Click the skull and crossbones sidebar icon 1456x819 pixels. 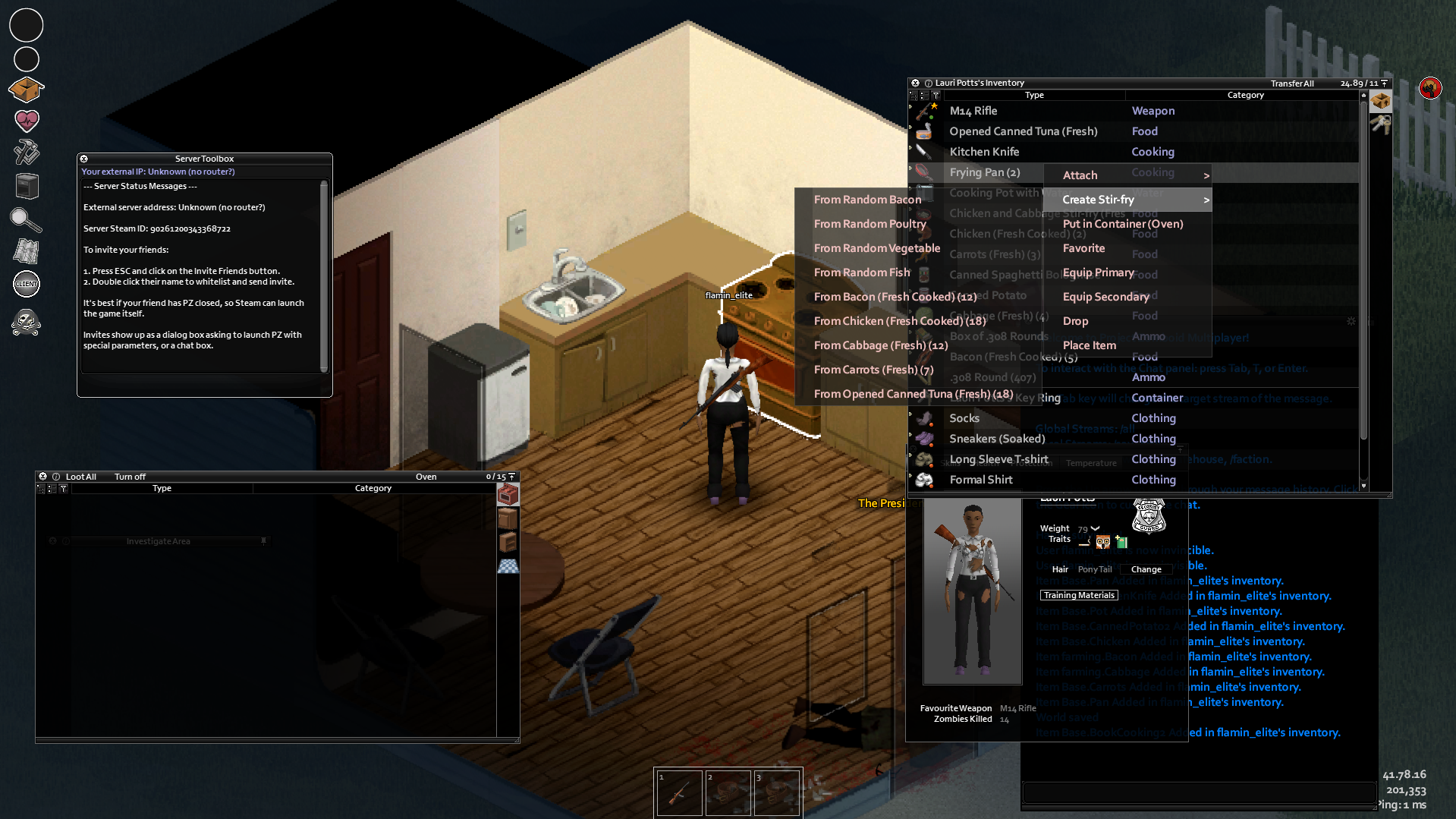(x=26, y=322)
